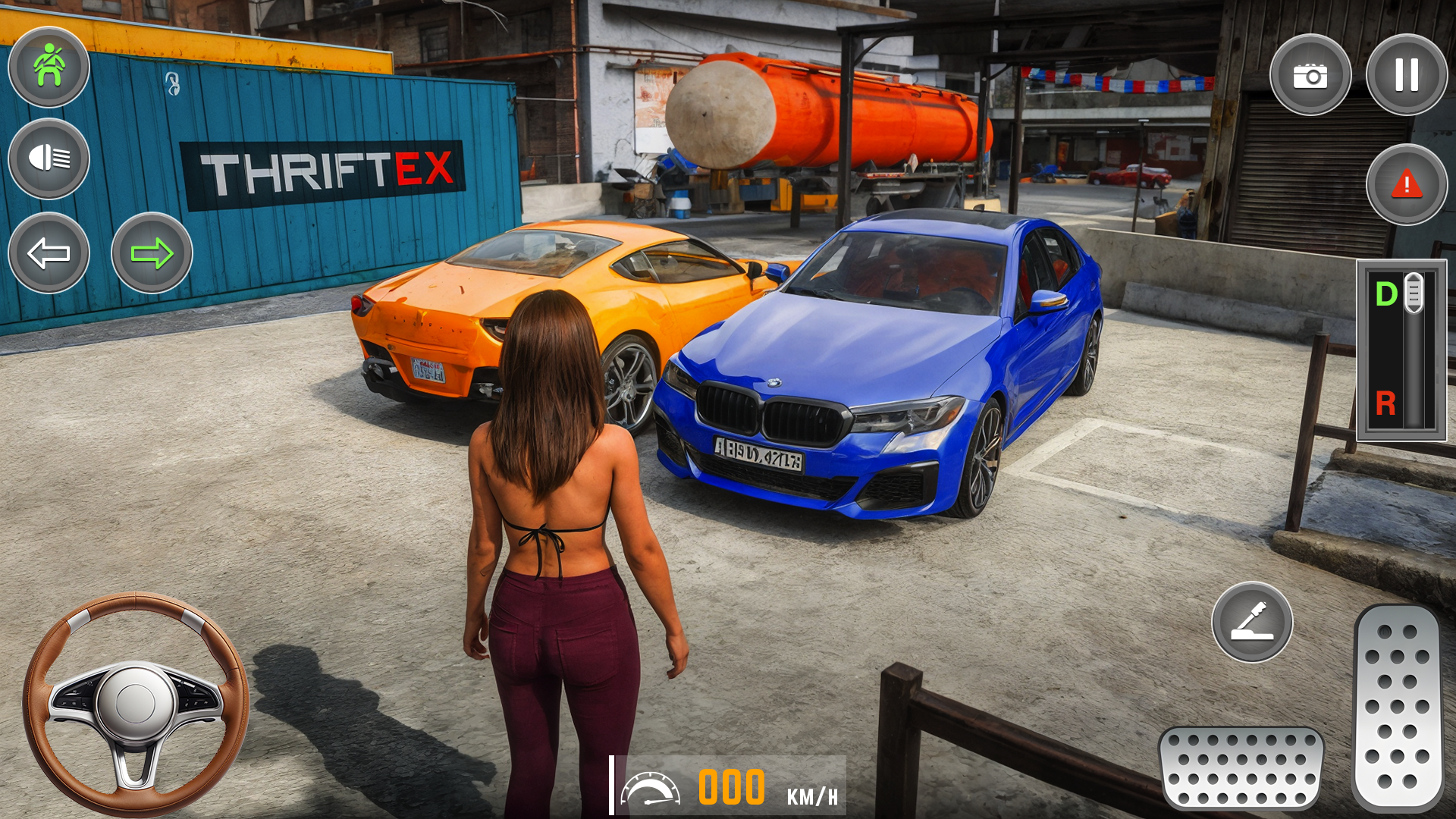Shift gear to D on the selector
Screen dimensions: 1456x819
(1387, 294)
